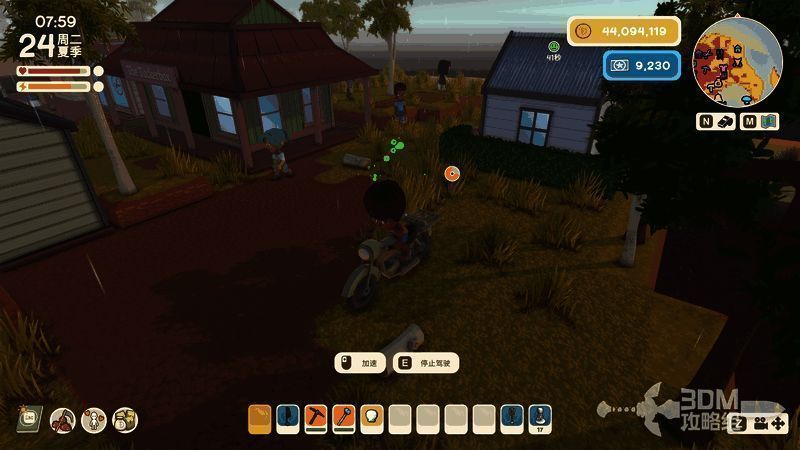This screenshot has height=450, width=800.
Task: Click the round cherries and scythe icon
Action: pyautogui.click(x=63, y=419)
